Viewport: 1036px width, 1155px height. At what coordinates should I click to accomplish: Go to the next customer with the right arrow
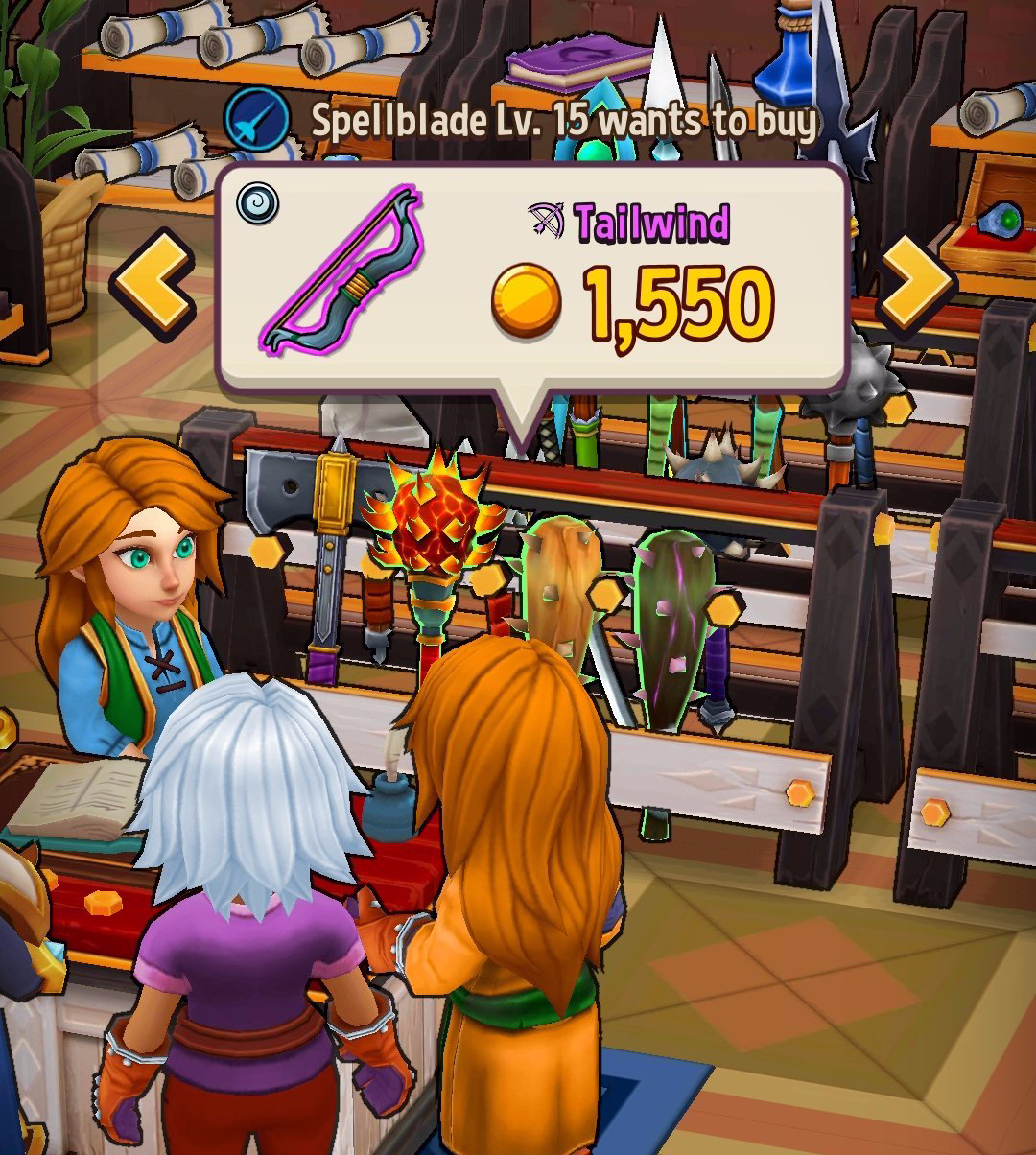coord(916,281)
